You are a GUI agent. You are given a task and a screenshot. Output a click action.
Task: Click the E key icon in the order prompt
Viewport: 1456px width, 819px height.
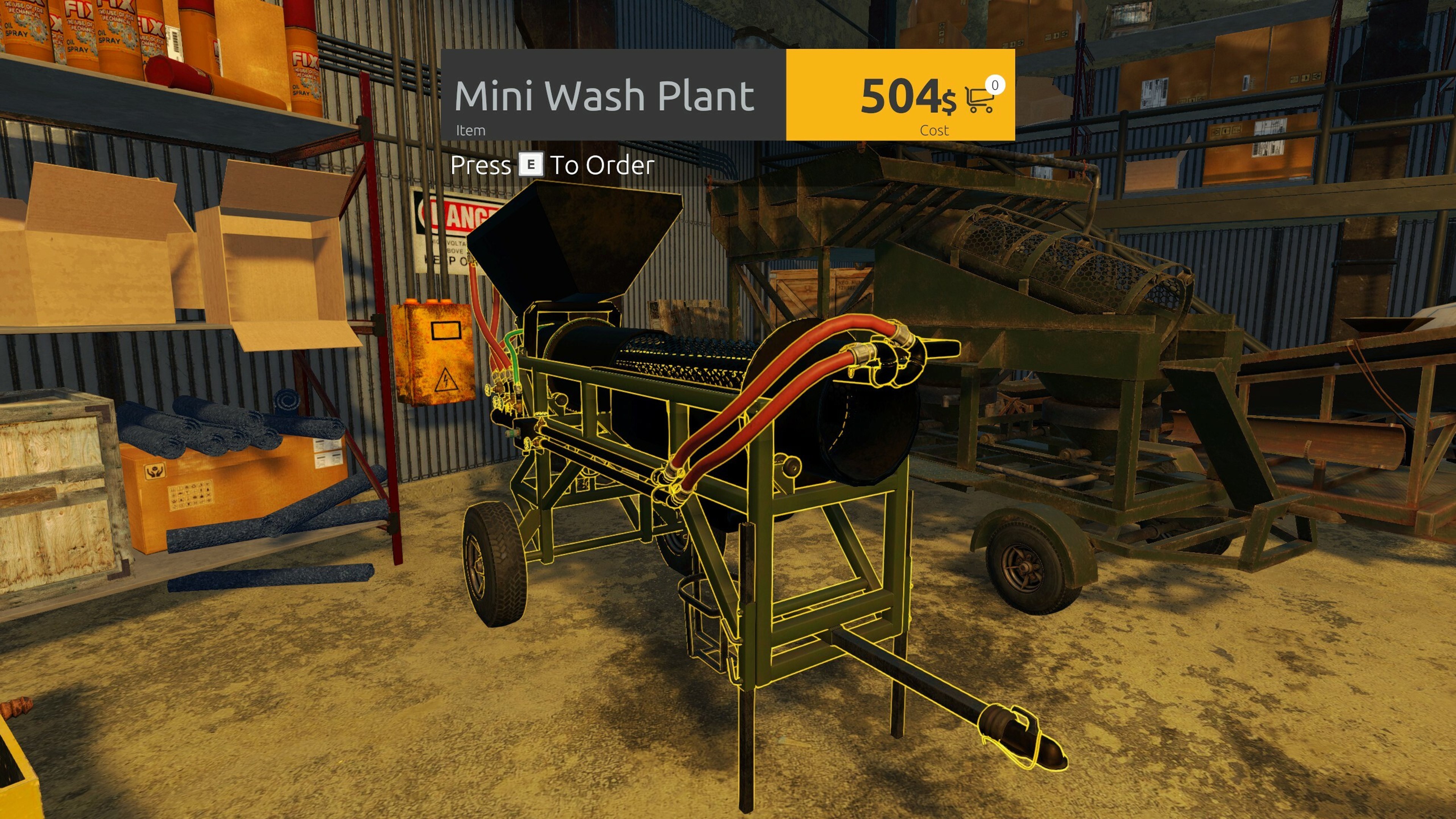pos(531,166)
